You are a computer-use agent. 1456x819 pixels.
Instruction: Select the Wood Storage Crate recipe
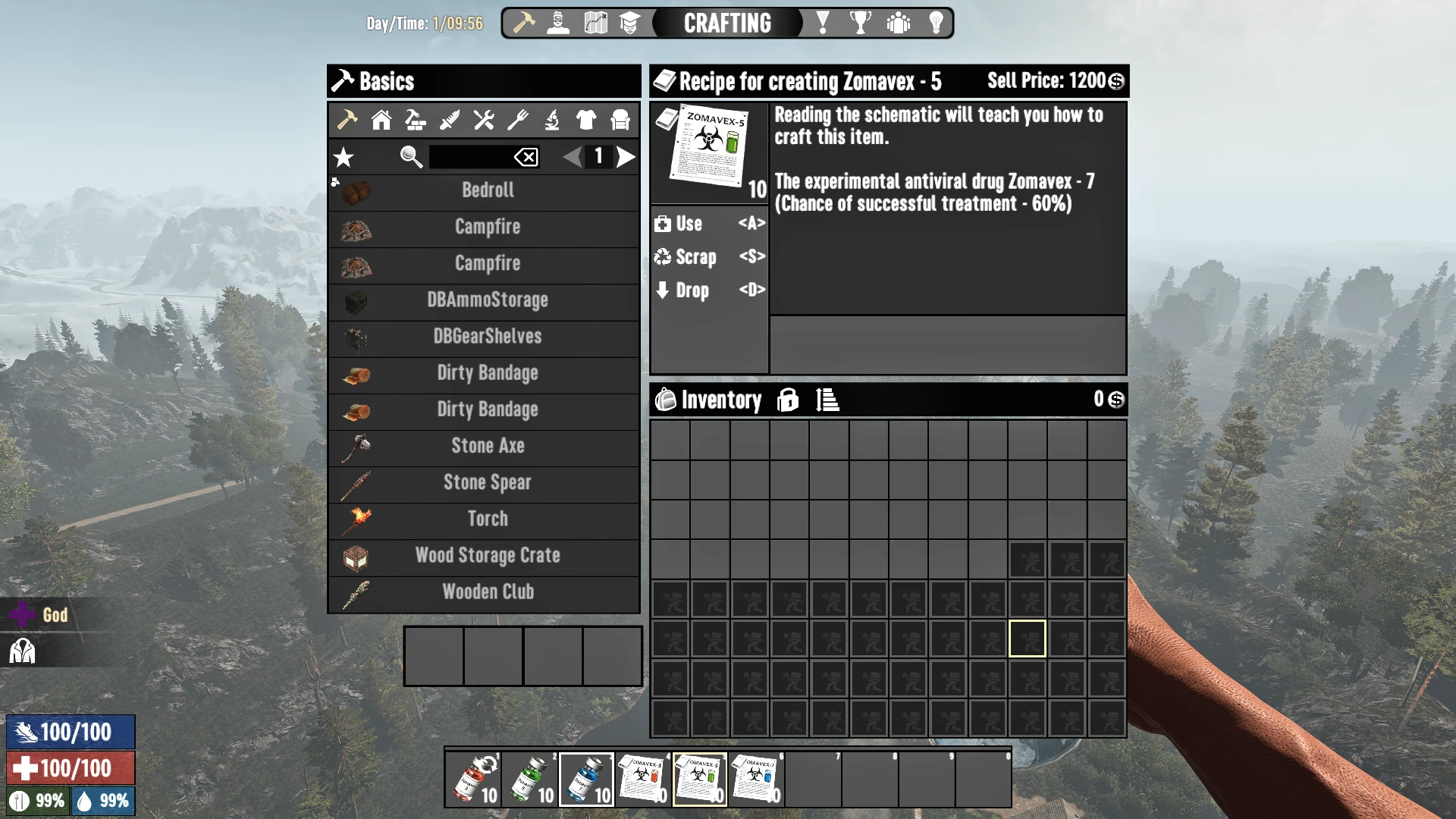[487, 555]
